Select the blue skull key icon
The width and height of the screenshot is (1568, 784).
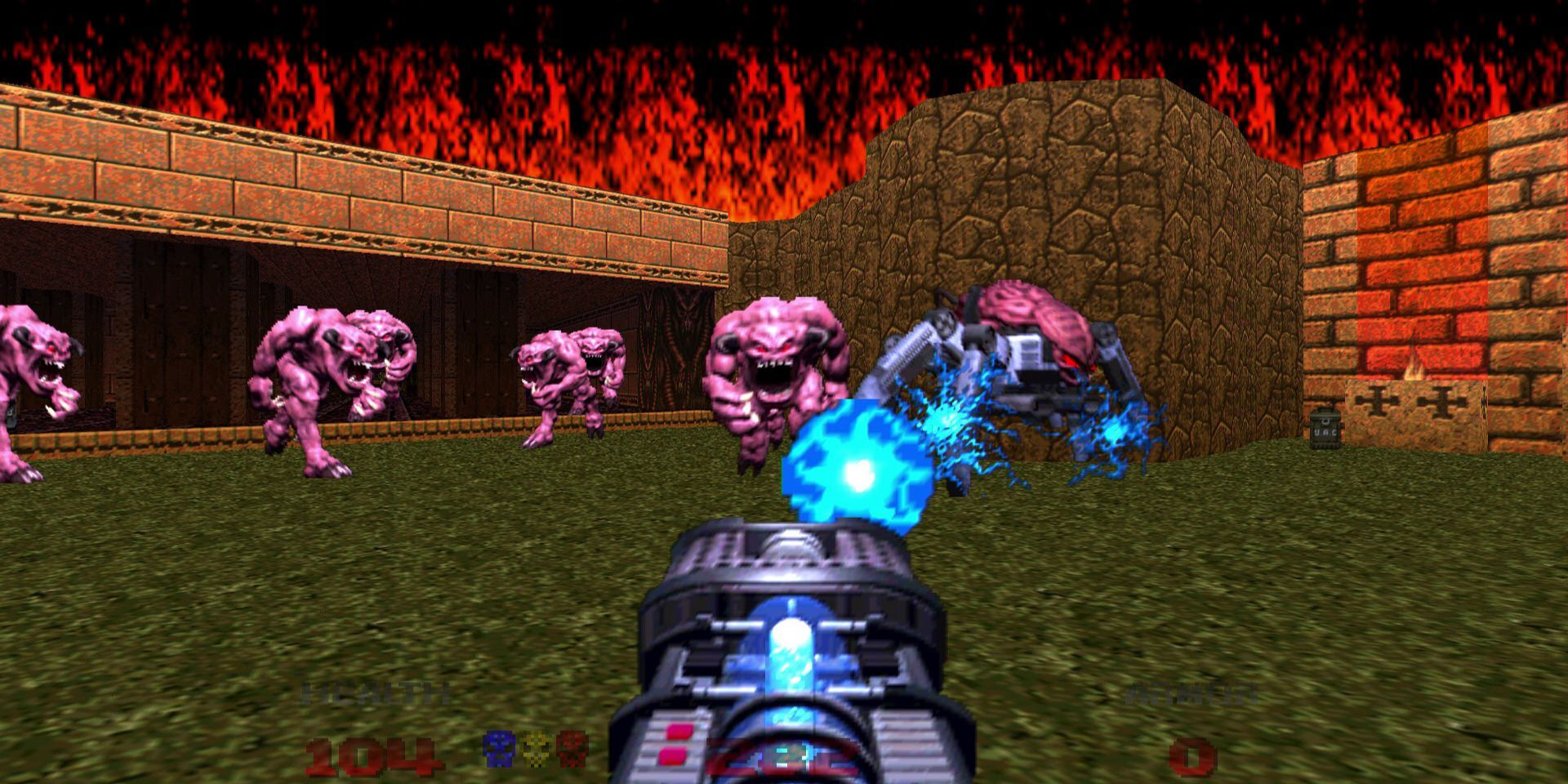click(x=498, y=747)
